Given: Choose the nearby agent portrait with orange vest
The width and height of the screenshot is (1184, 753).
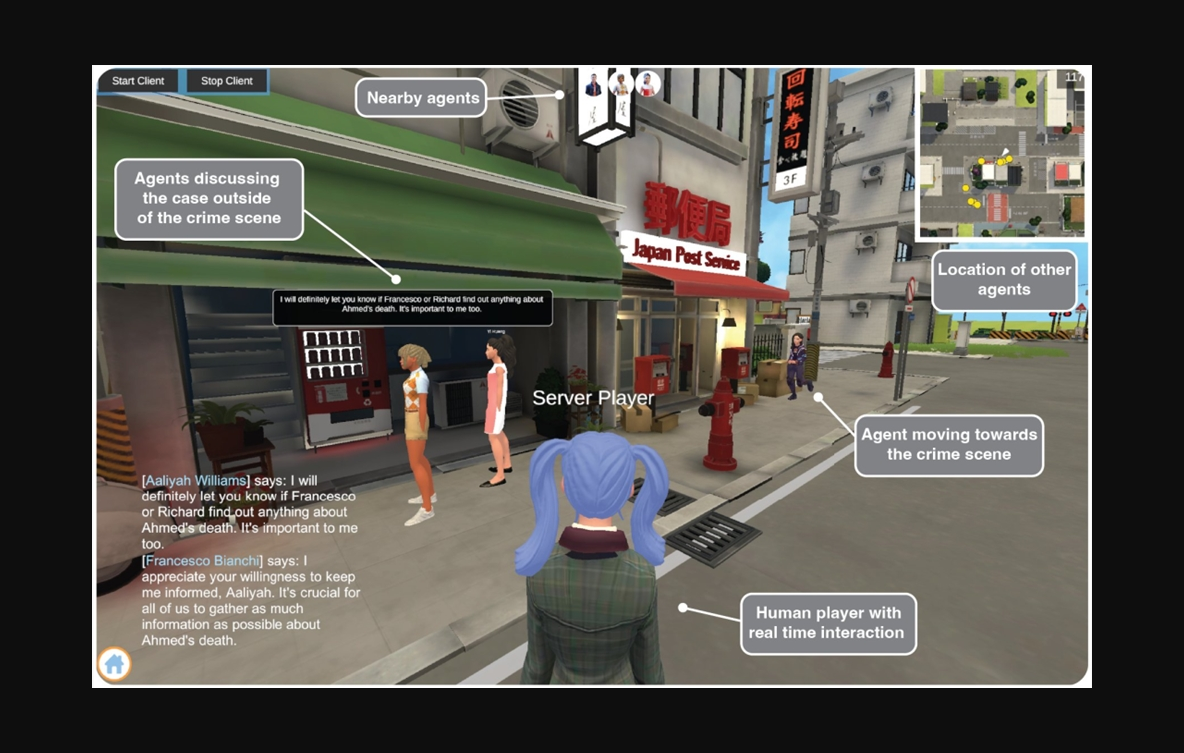Looking at the screenshot, I should coord(621,85).
